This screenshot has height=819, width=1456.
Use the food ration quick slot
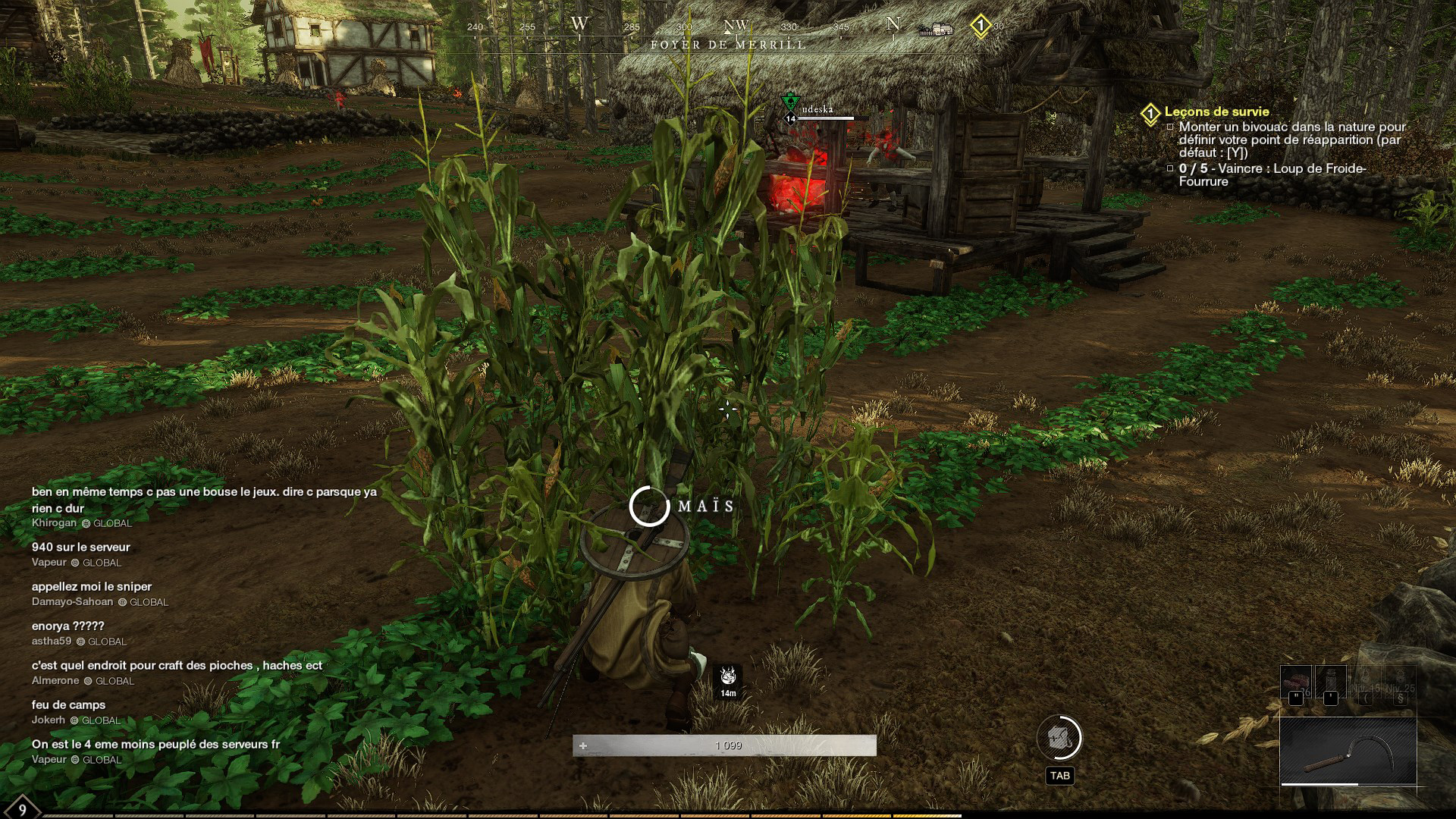pos(1295,682)
